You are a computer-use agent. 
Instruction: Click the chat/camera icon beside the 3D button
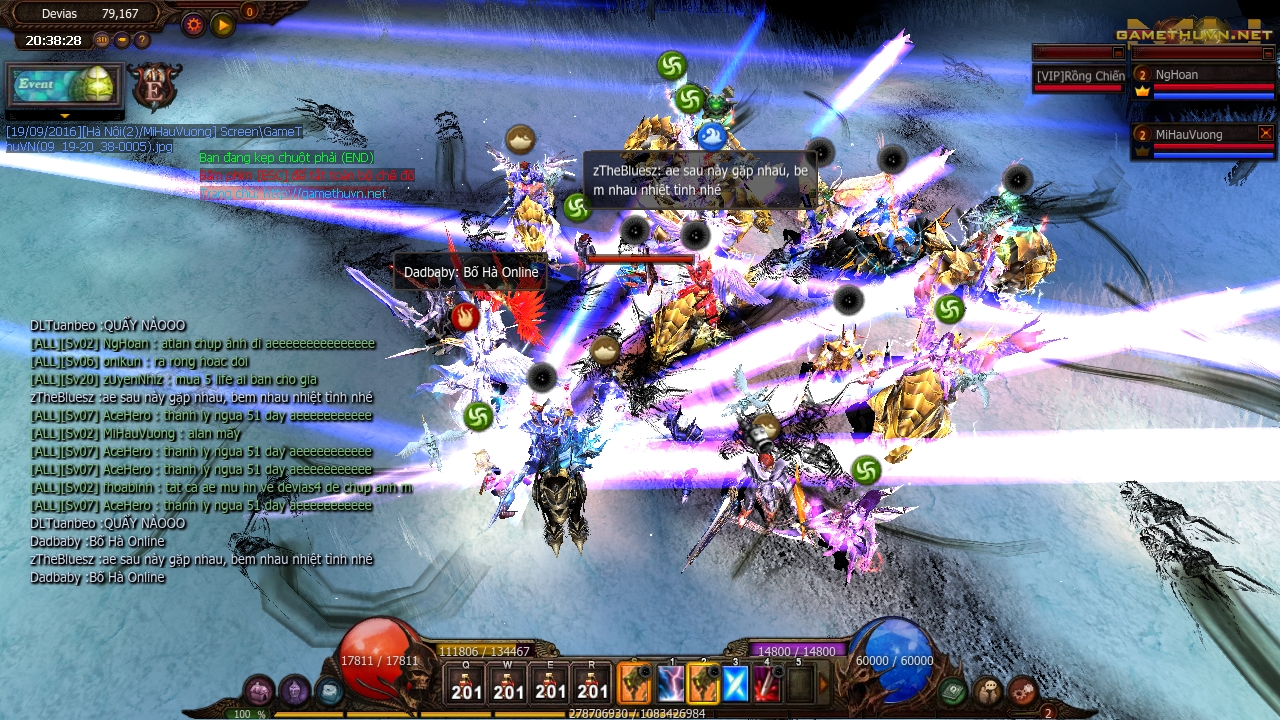pos(121,40)
